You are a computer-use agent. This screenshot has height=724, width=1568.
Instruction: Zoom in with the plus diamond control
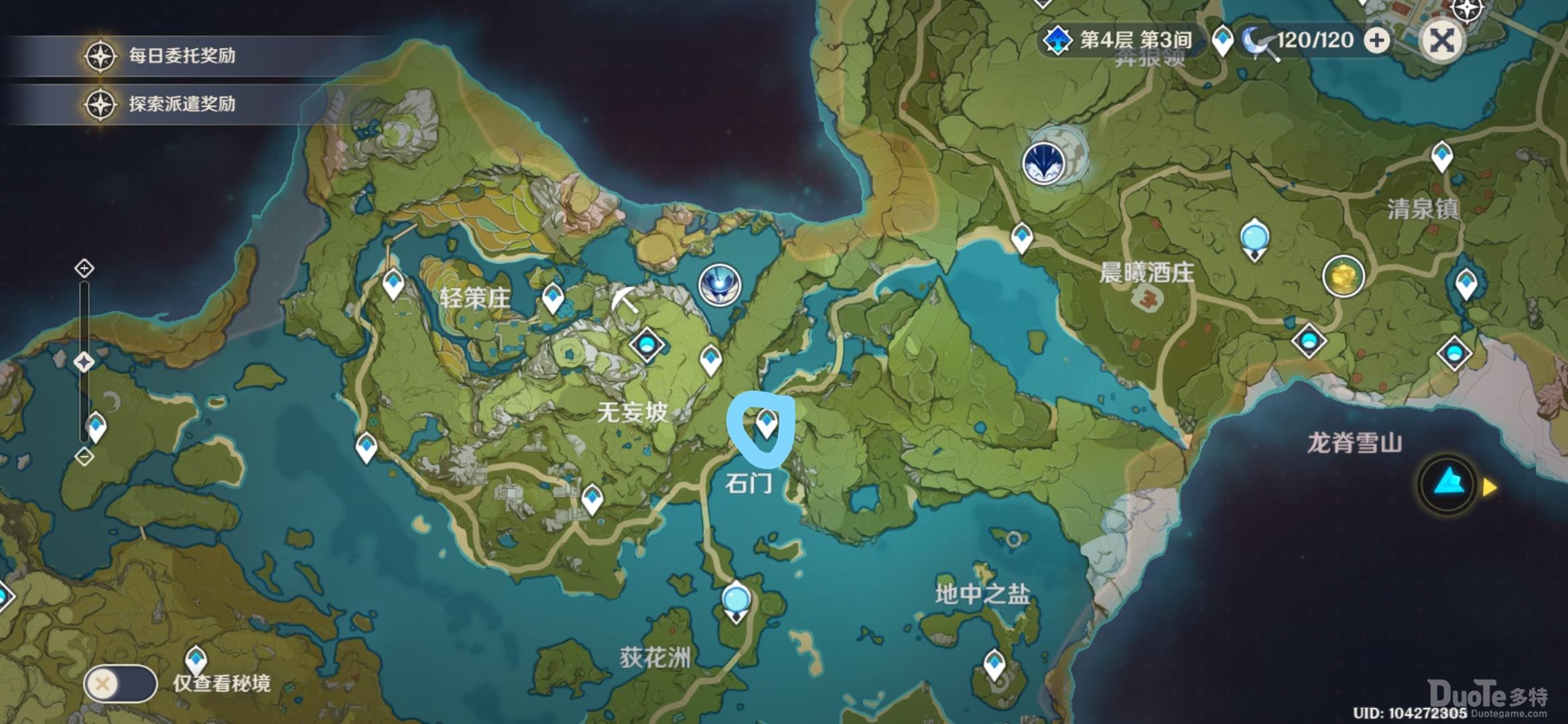click(x=84, y=268)
